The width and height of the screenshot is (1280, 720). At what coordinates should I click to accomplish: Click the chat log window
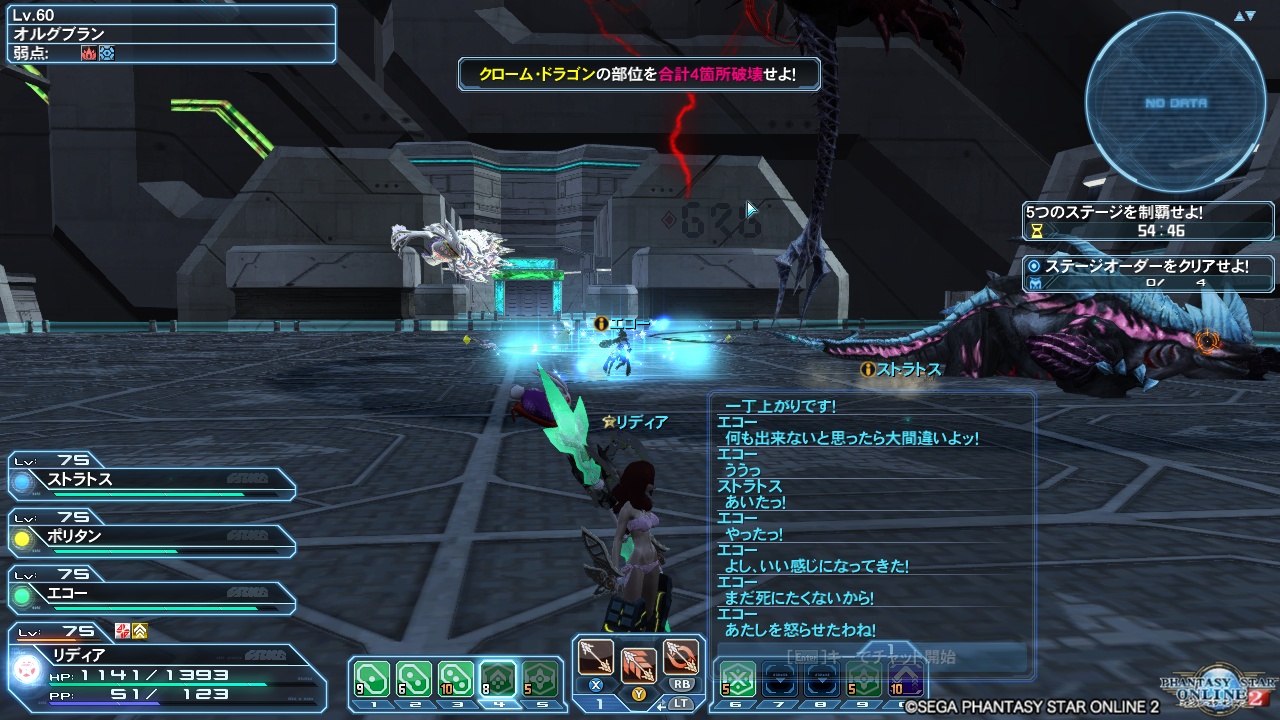(870, 520)
